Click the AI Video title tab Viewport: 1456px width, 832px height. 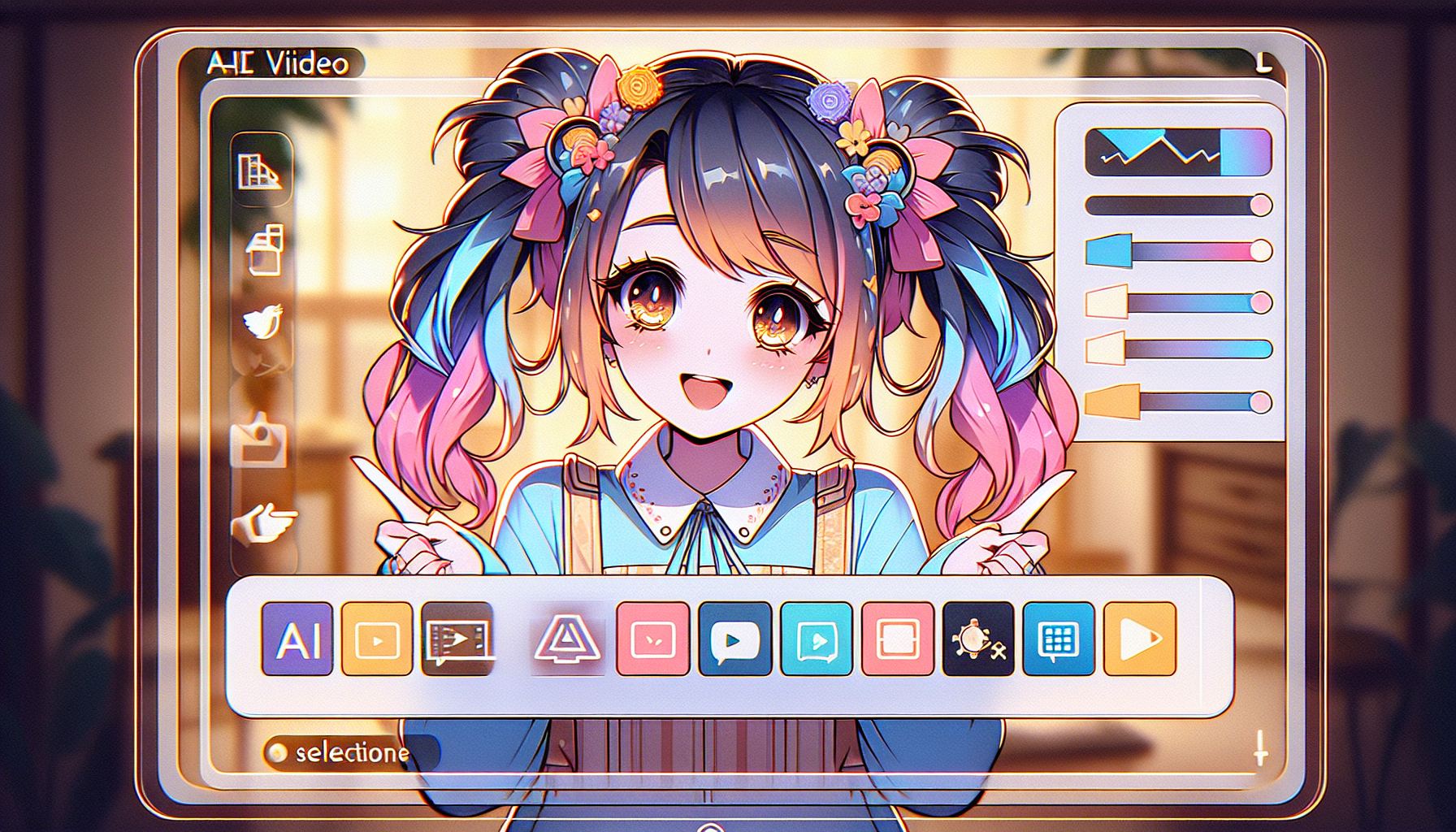tap(278, 63)
